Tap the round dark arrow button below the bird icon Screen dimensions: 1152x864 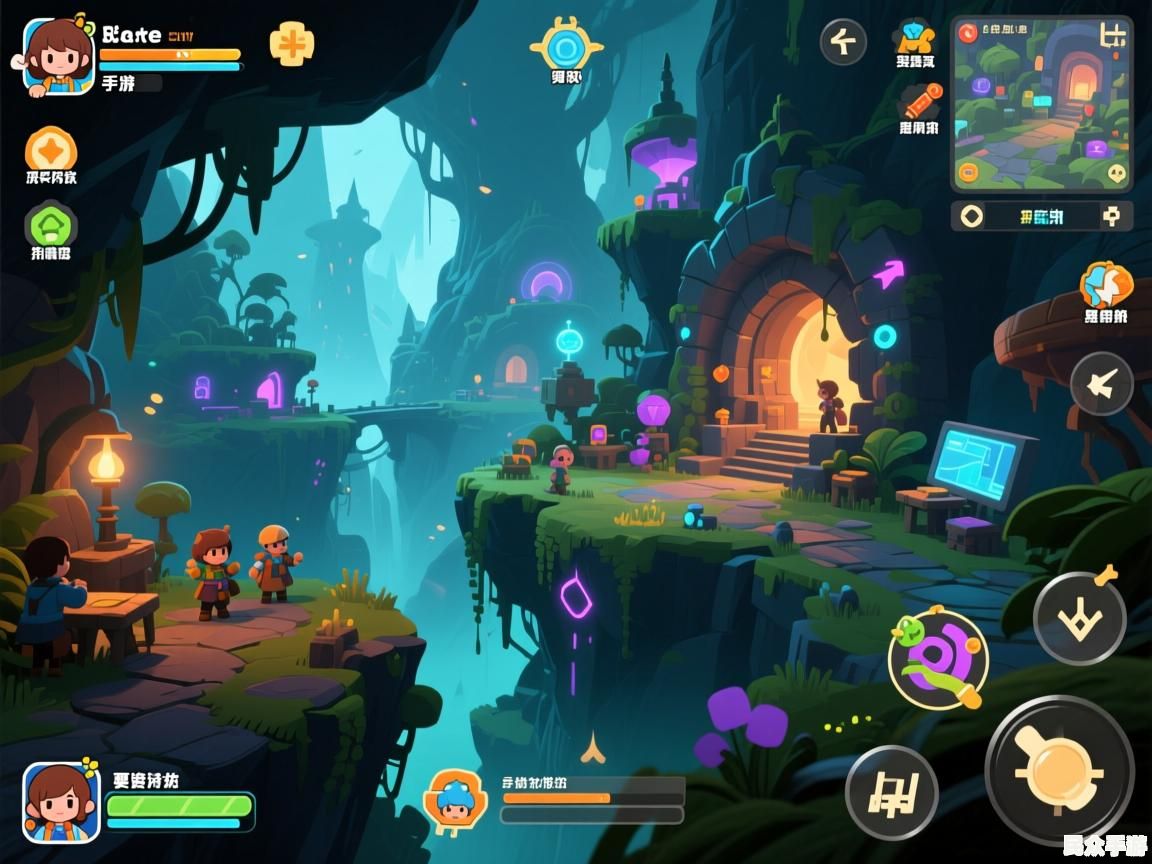click(1101, 384)
